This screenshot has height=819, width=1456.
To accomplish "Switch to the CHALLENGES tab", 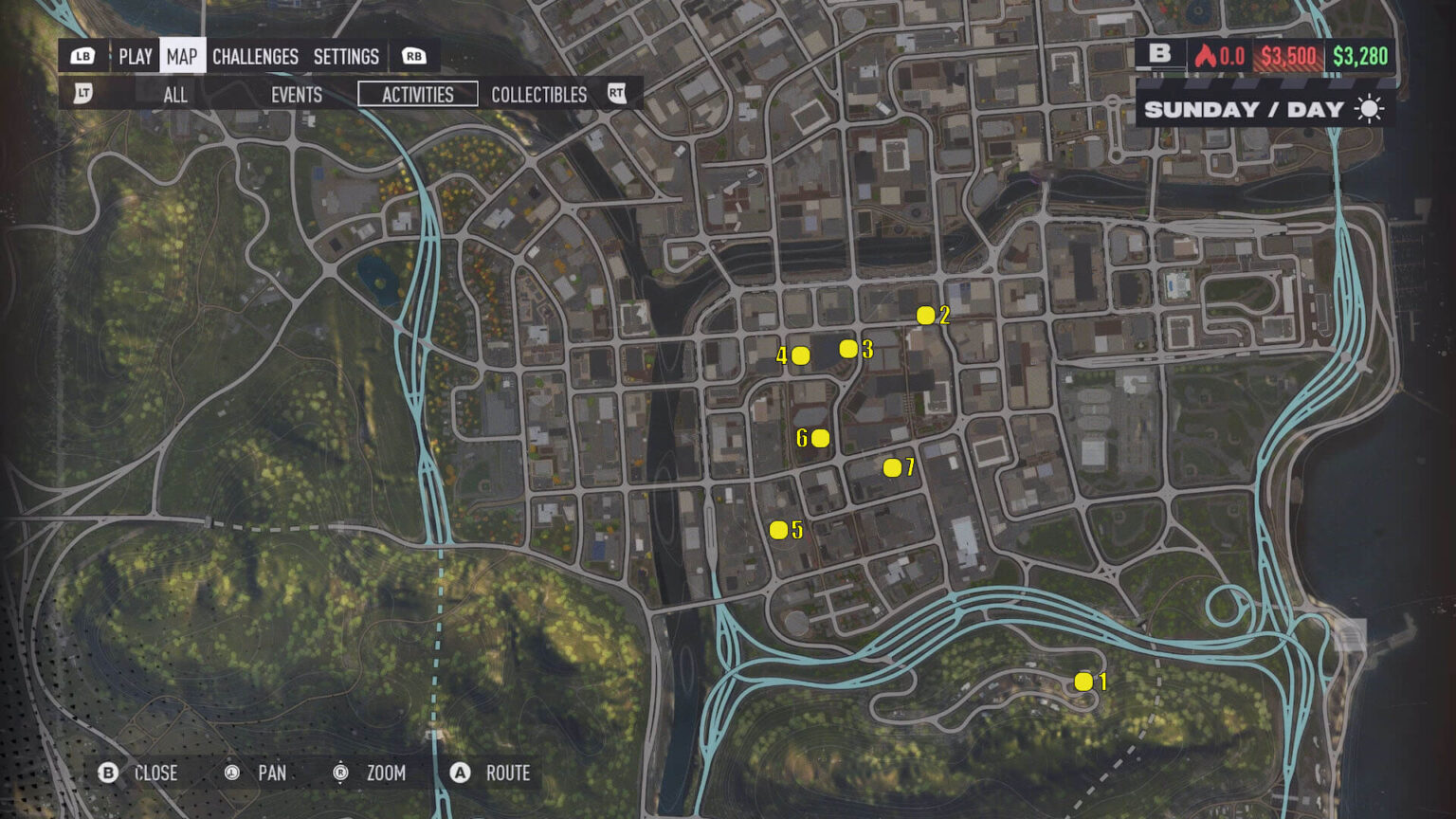I will (x=254, y=56).
